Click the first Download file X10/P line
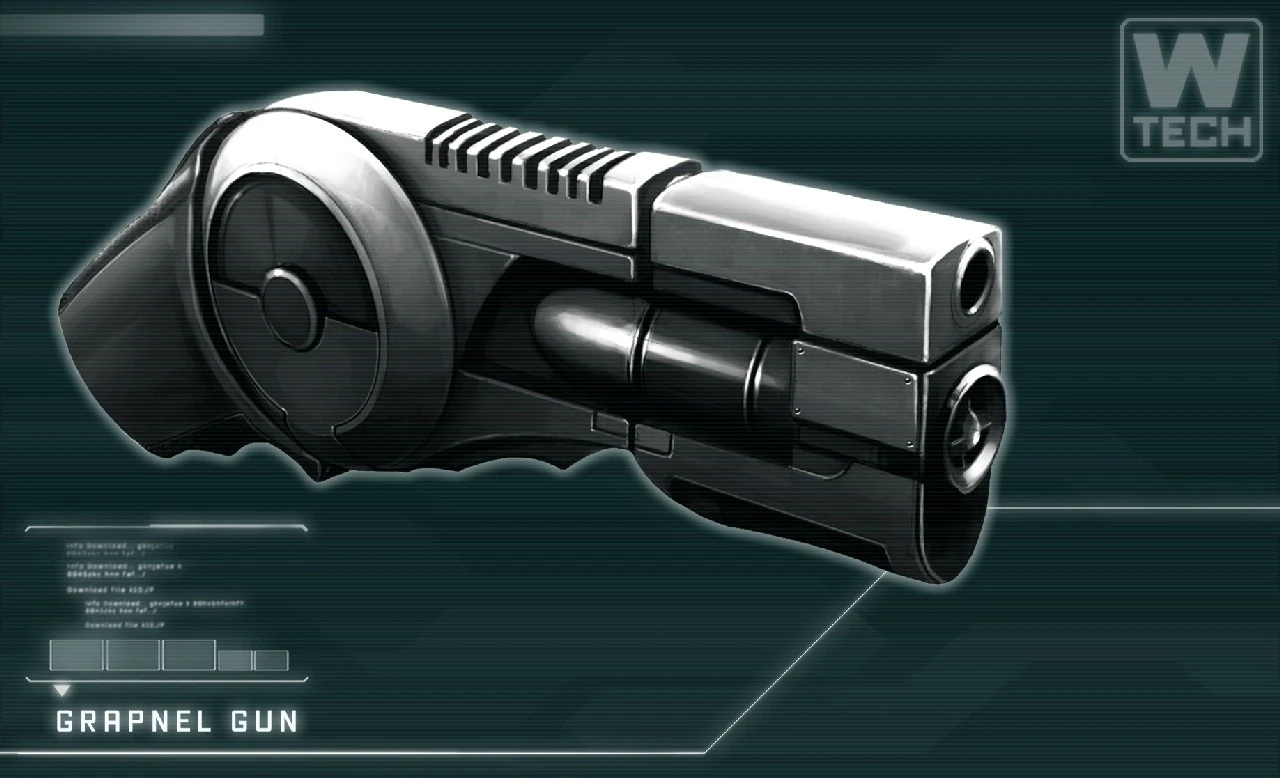 click(x=110, y=589)
